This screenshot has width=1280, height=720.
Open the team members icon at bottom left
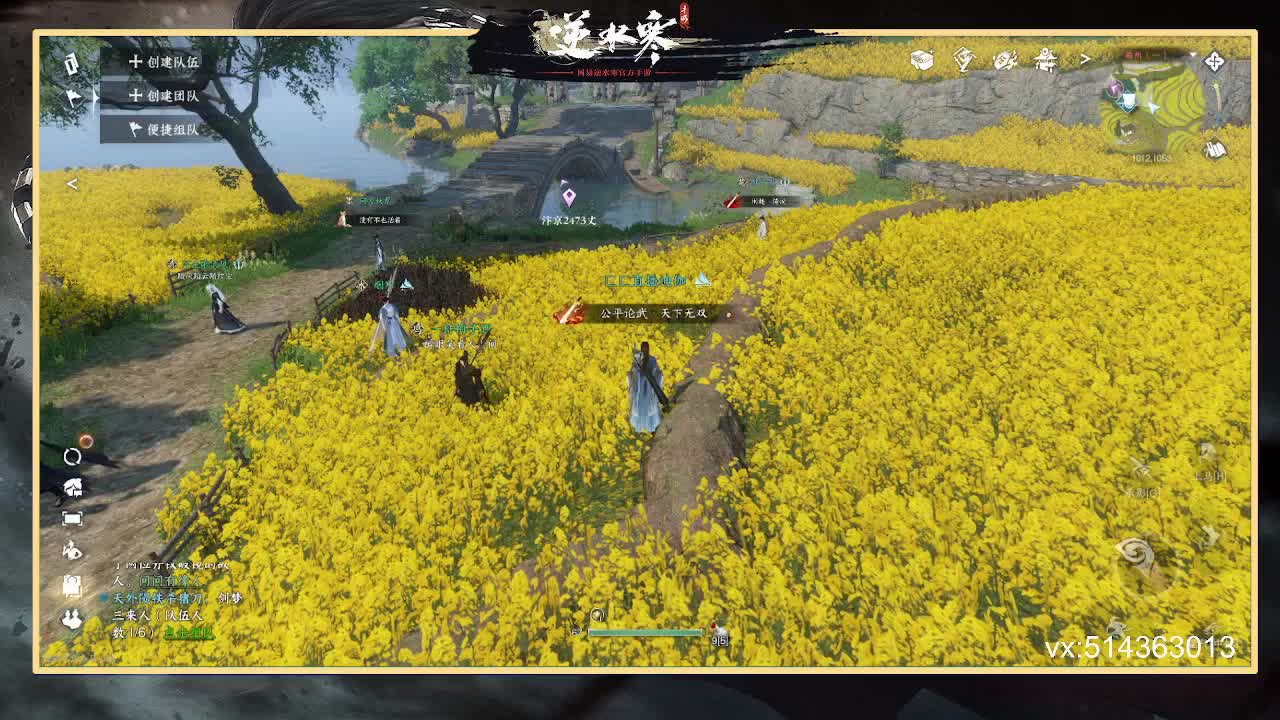(71, 617)
